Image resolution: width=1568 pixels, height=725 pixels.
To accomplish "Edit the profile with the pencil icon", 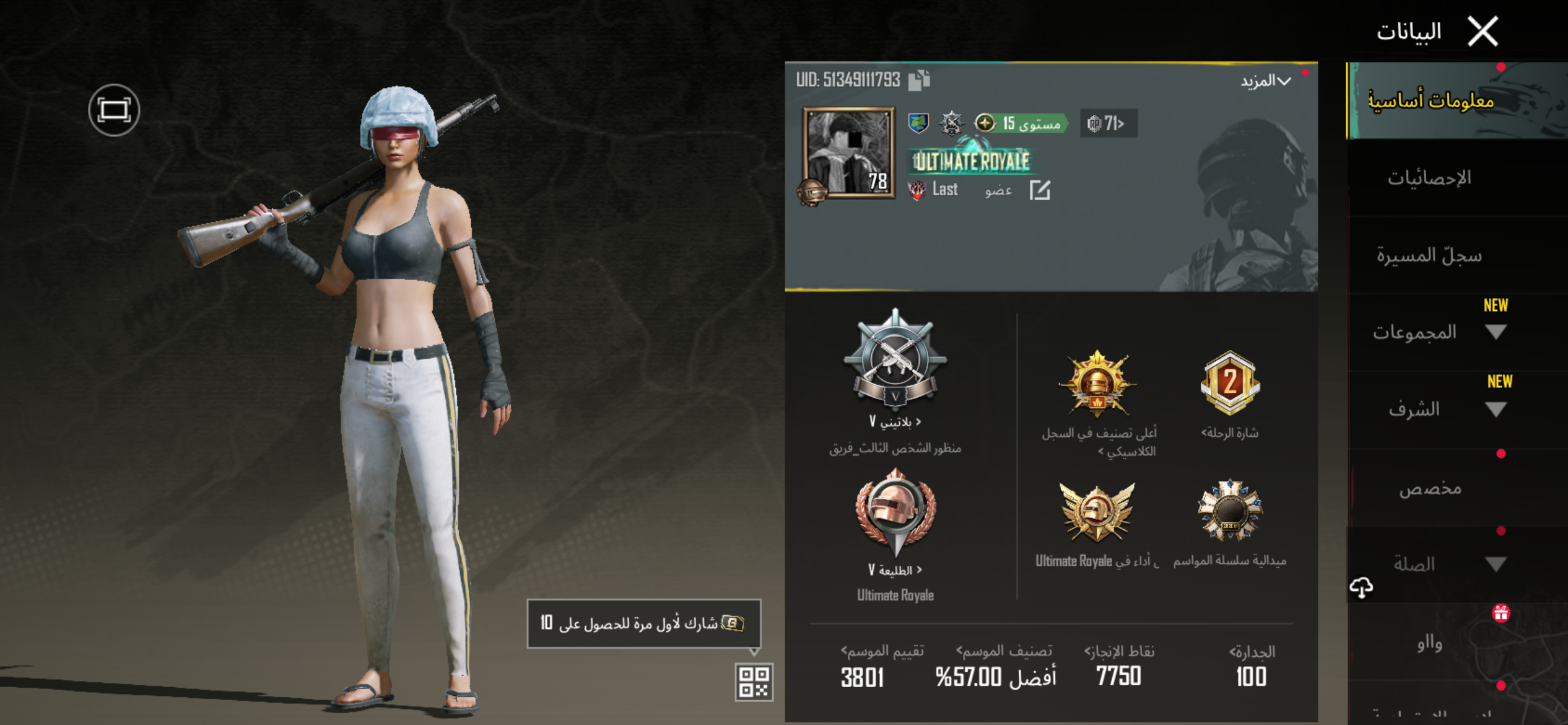I will (x=1040, y=190).
